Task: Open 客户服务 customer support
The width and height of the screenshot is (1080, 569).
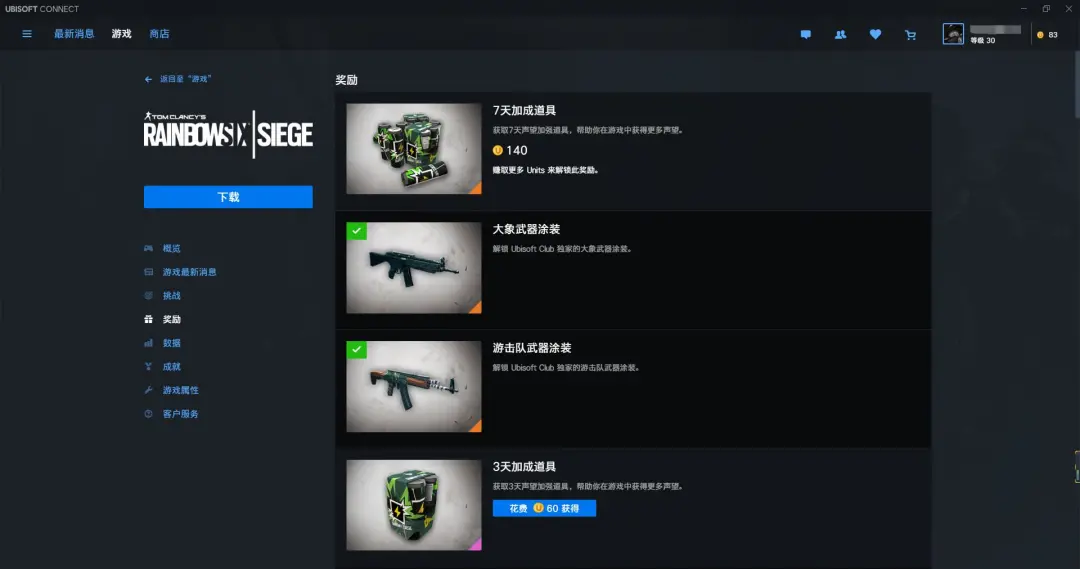Action: (180, 414)
